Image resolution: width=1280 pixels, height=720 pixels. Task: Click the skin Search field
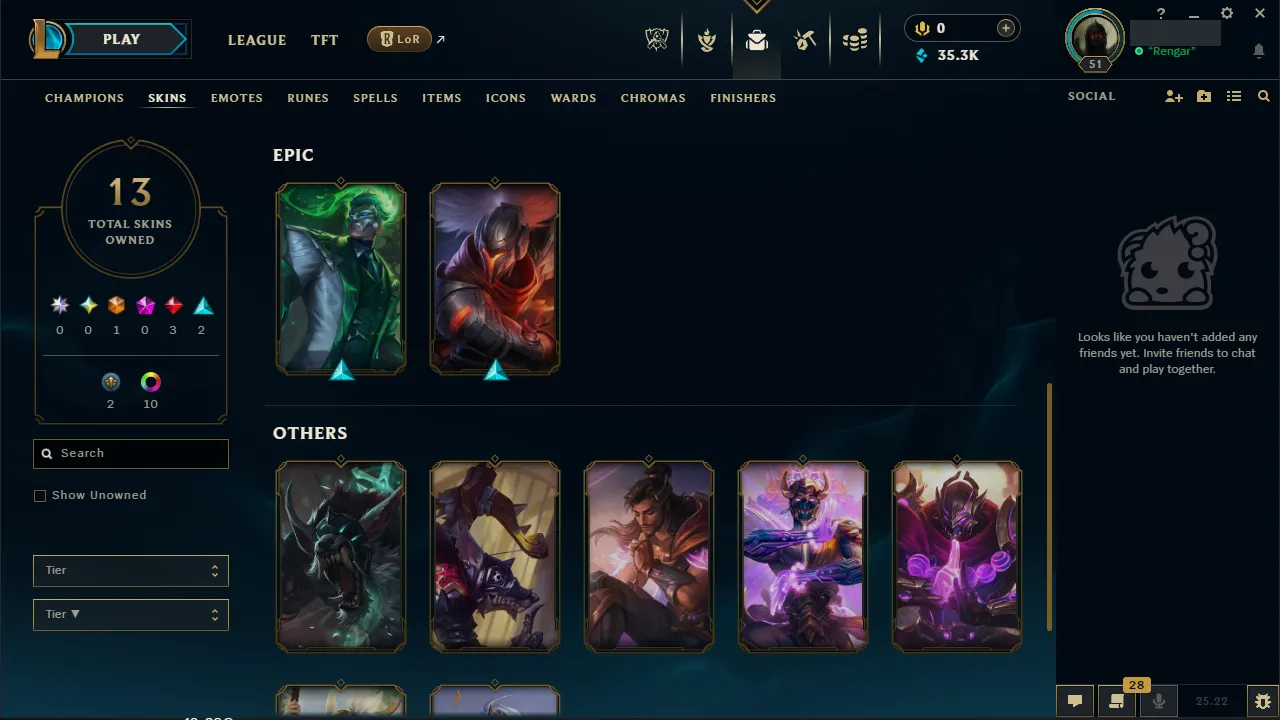(x=131, y=453)
